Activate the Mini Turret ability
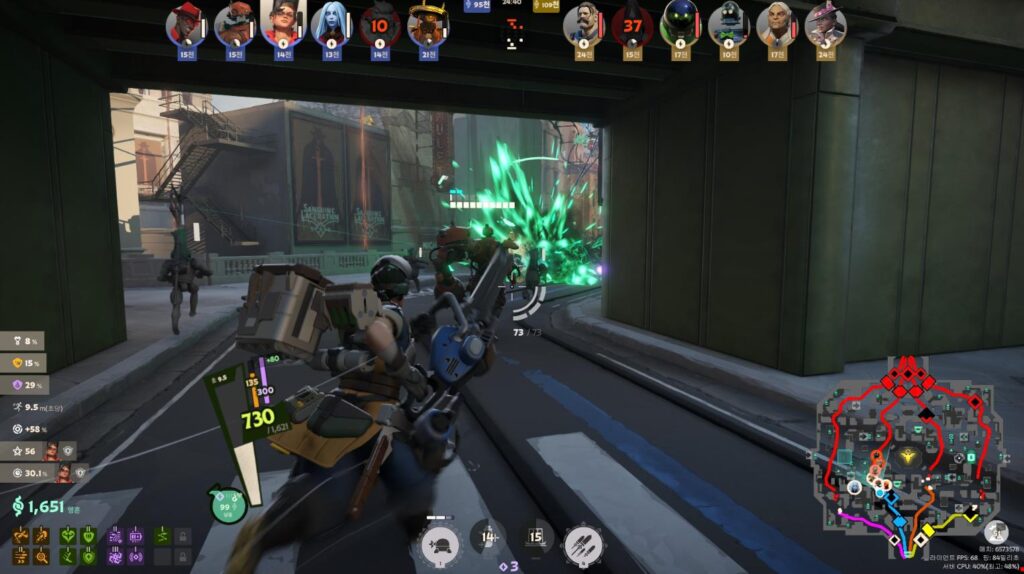Image resolution: width=1024 pixels, height=574 pixels. (440, 545)
